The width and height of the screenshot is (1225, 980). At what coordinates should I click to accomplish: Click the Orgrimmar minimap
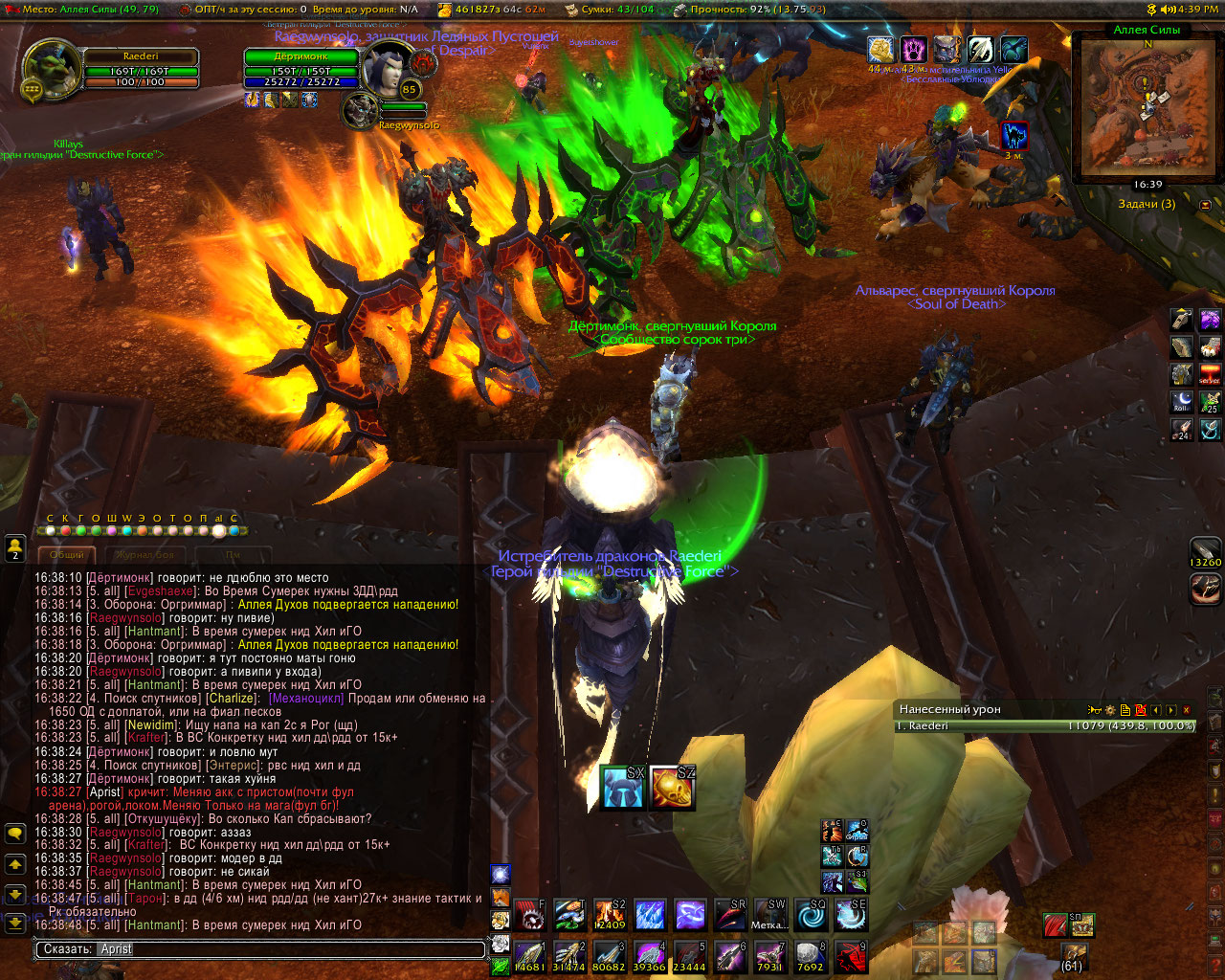(1147, 107)
